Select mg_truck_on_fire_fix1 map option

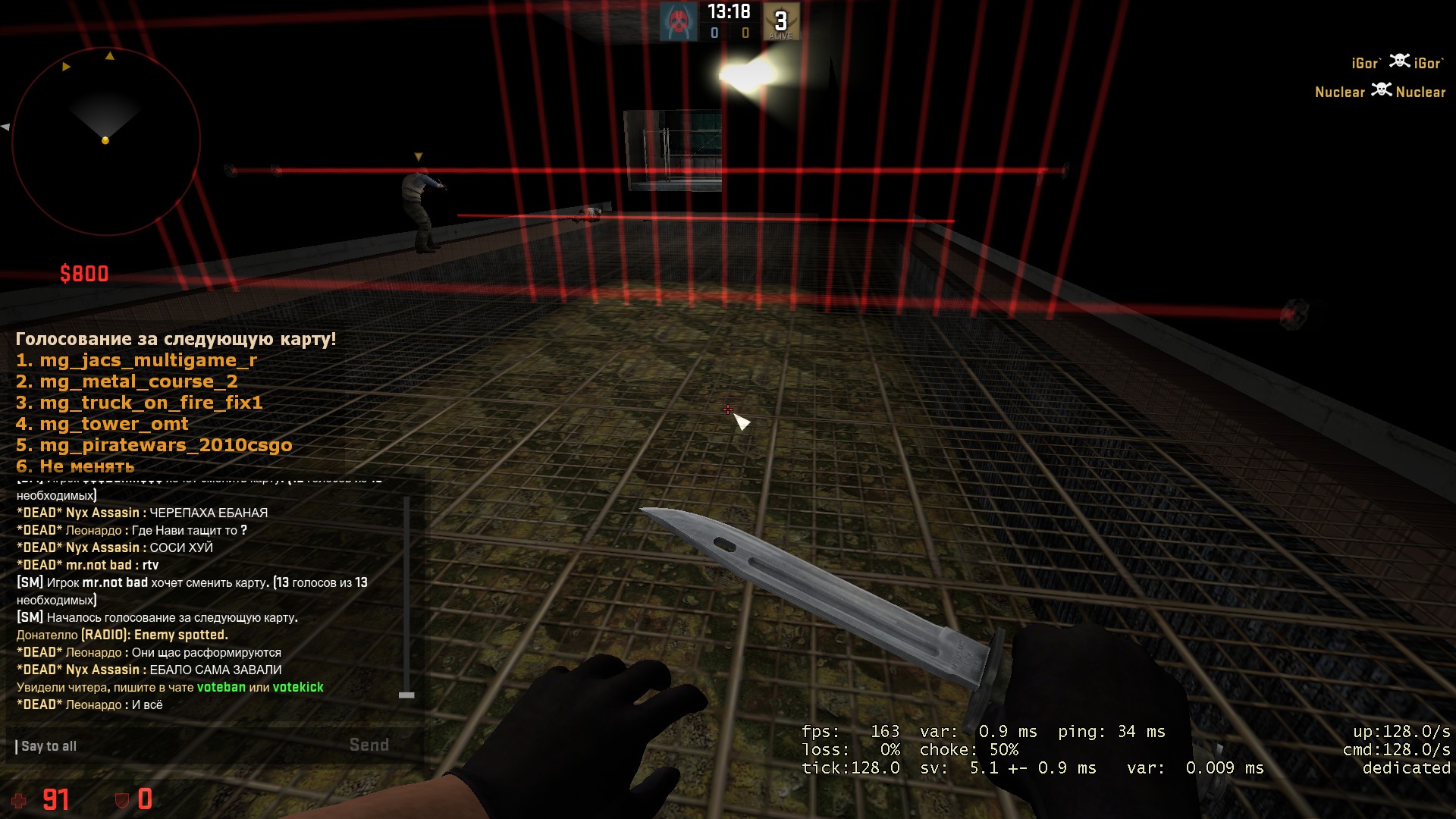[140, 403]
